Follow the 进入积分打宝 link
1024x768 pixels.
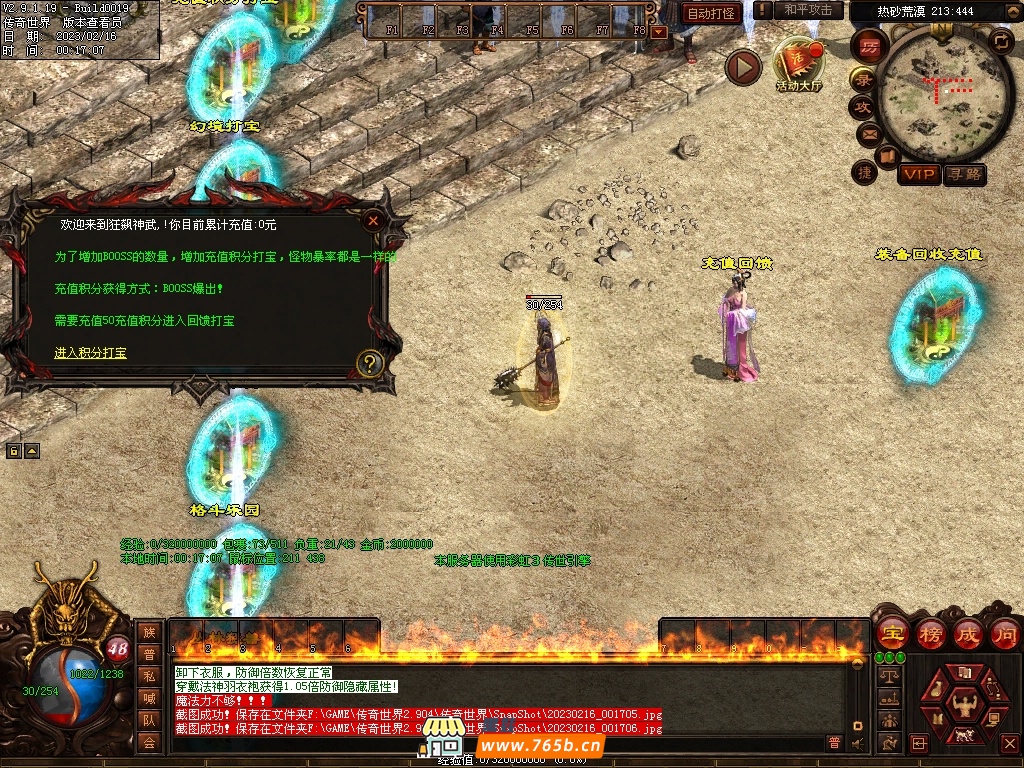pos(90,353)
